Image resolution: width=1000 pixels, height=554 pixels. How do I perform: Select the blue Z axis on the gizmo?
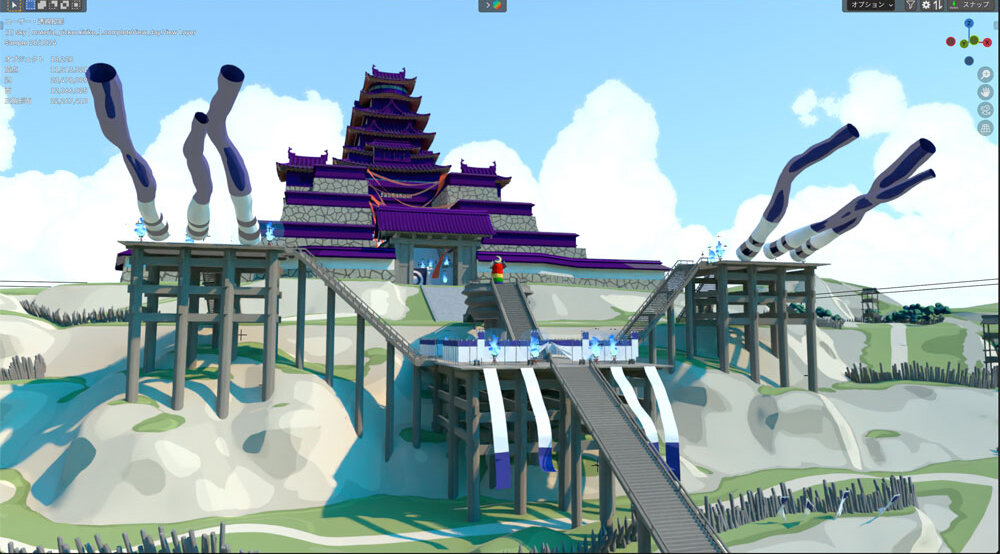[x=968, y=24]
